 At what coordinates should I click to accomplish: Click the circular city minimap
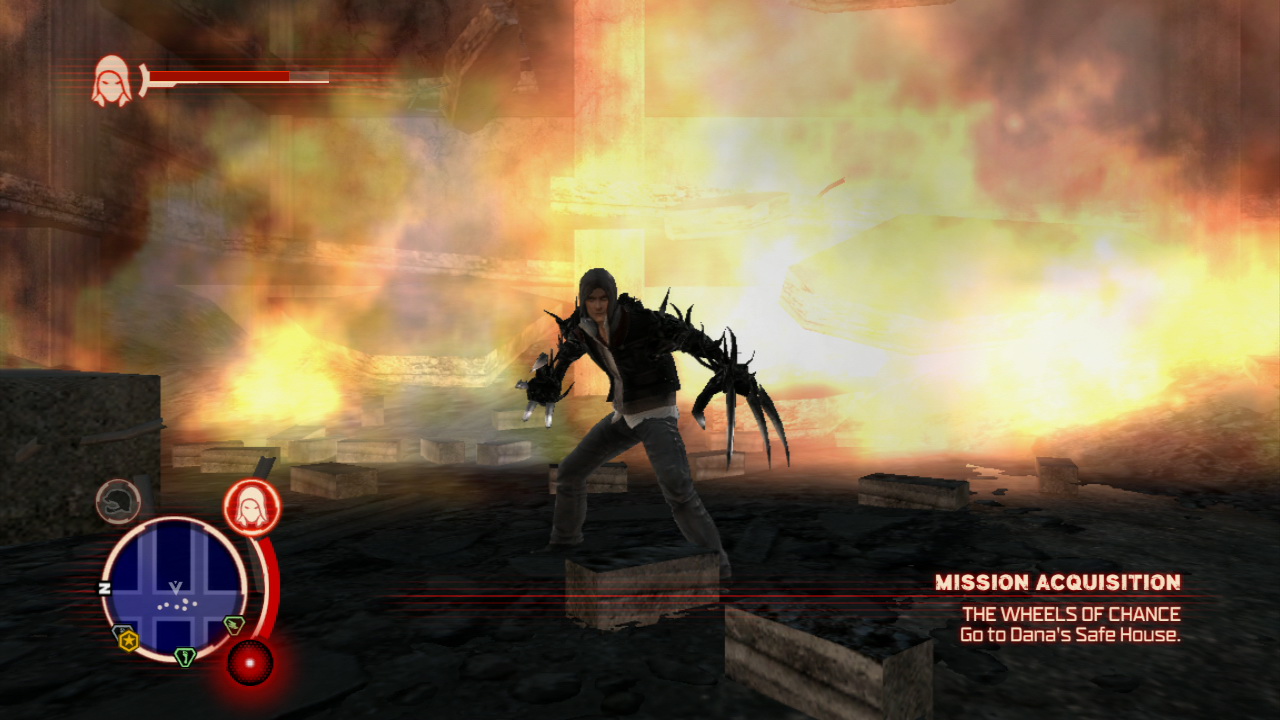click(x=174, y=588)
